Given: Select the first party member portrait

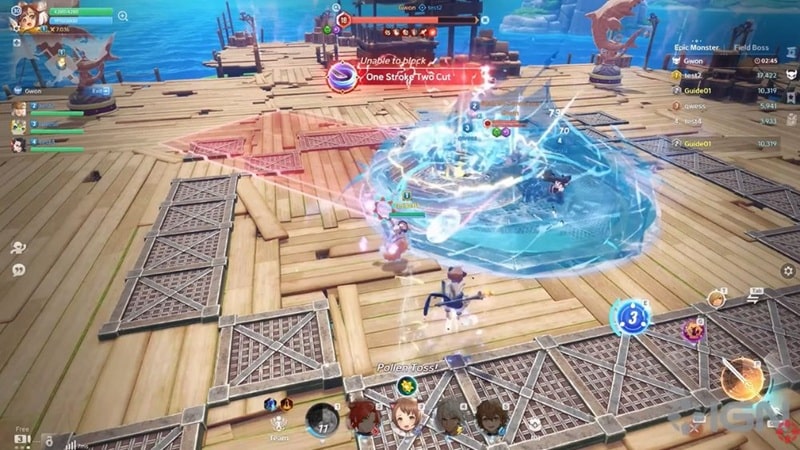Looking at the screenshot, I should click(x=19, y=108).
